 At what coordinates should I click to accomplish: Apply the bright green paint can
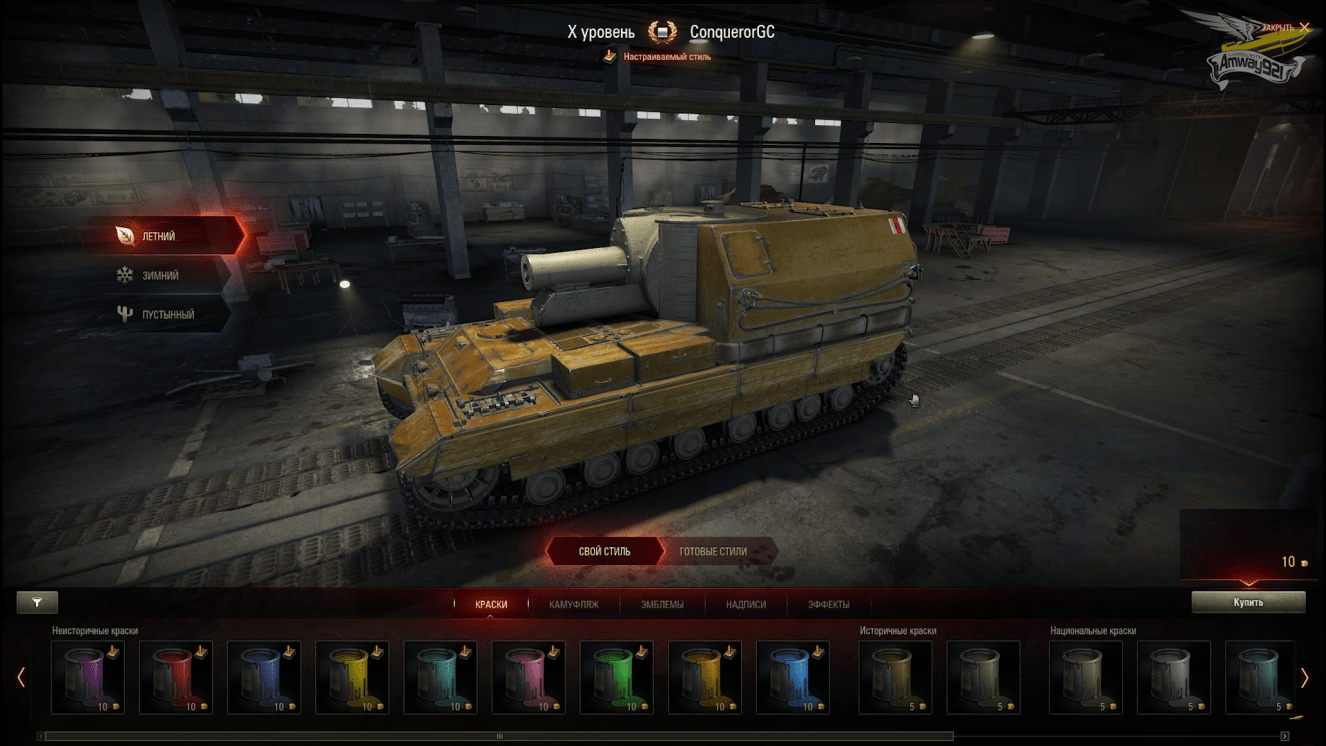(x=616, y=677)
